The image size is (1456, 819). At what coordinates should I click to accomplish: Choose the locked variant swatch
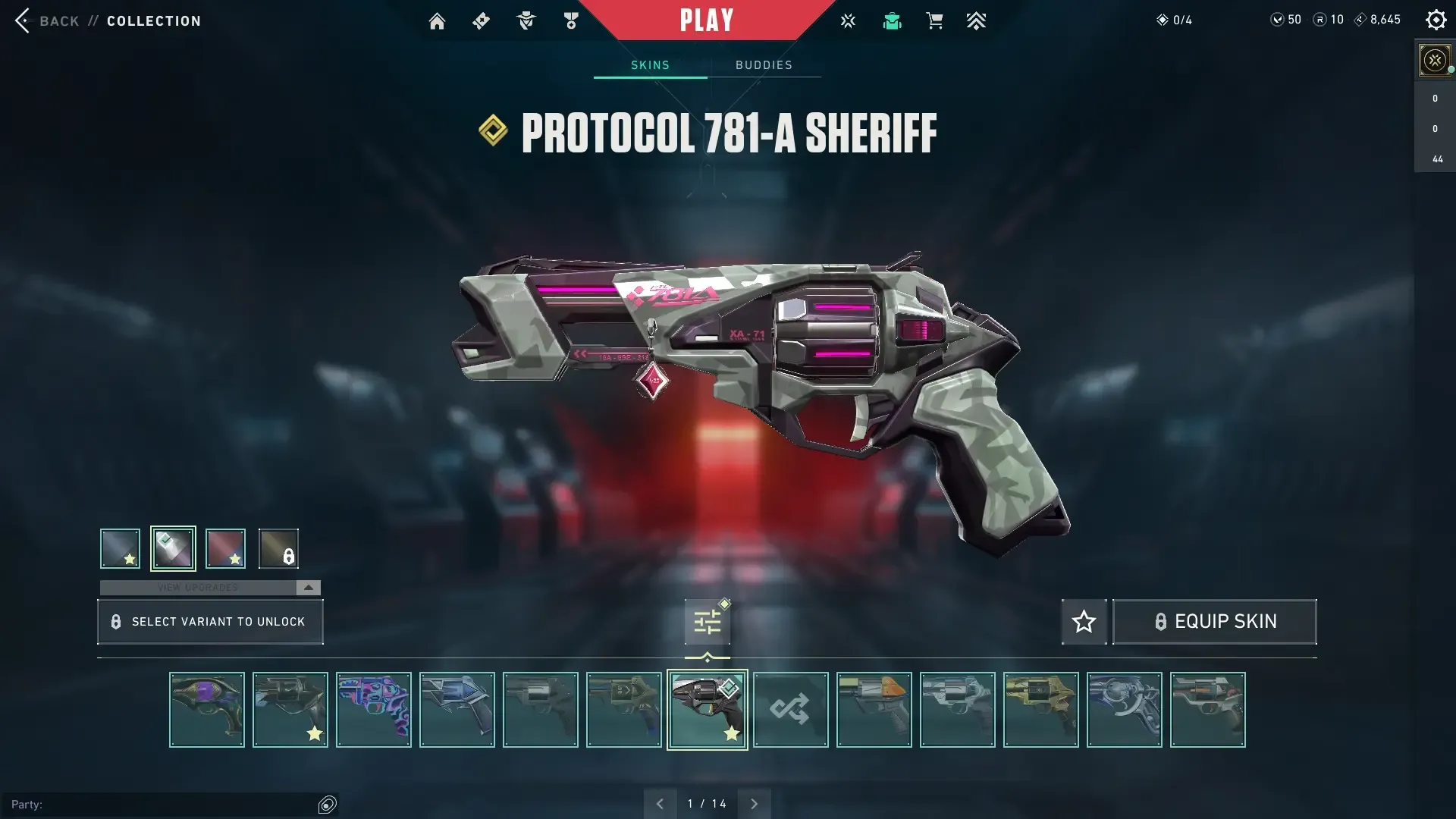click(x=278, y=548)
